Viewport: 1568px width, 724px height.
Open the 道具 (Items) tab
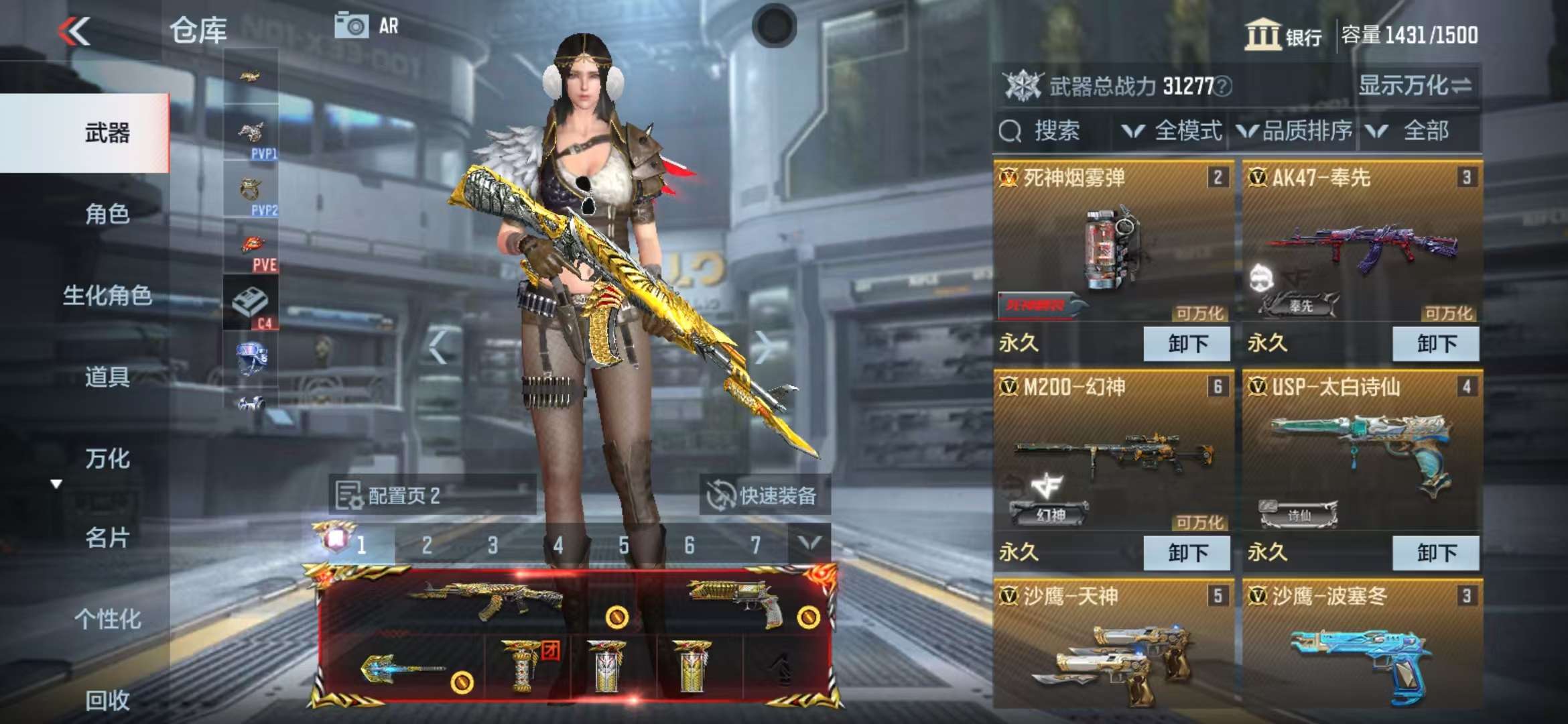tap(107, 377)
